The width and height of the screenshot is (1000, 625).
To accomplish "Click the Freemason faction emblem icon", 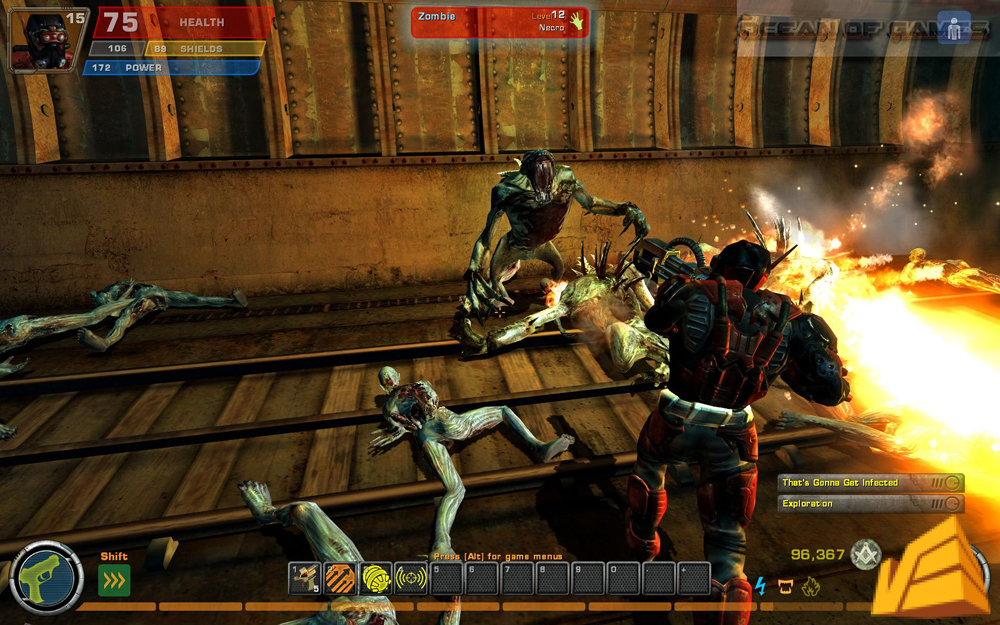I will click(864, 555).
